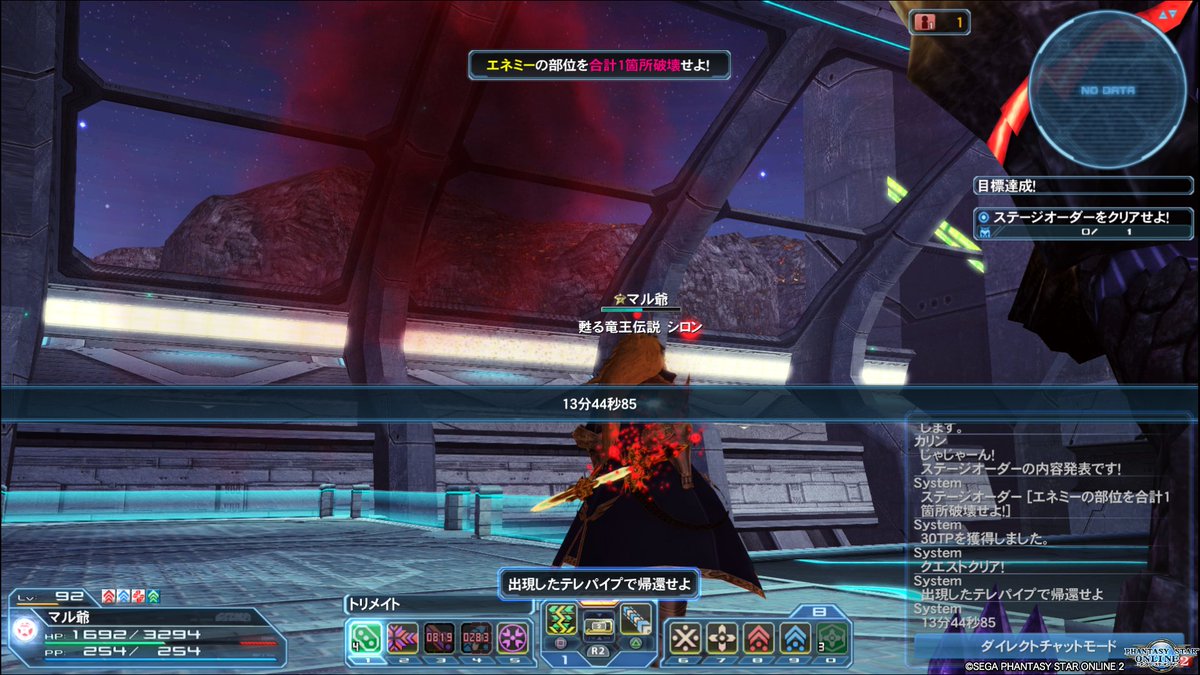Activate the purple circular skill icon

(x=513, y=637)
